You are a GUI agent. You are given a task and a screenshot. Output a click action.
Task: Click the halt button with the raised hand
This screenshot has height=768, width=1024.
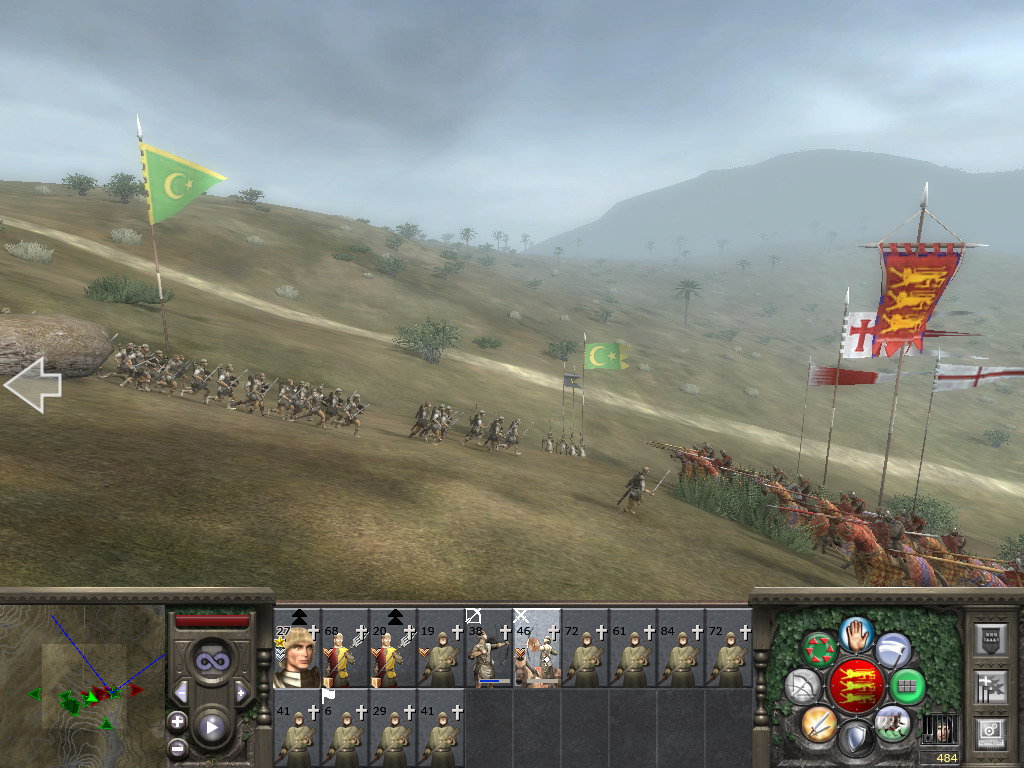[x=855, y=633]
